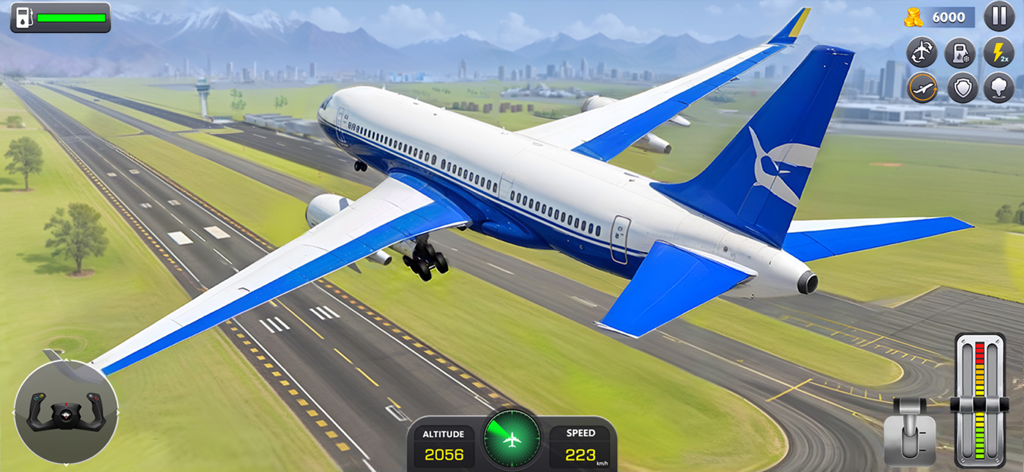Activate the 2x lightning speed boost
Viewport: 1024px width, 472px height.
[x=998, y=52]
